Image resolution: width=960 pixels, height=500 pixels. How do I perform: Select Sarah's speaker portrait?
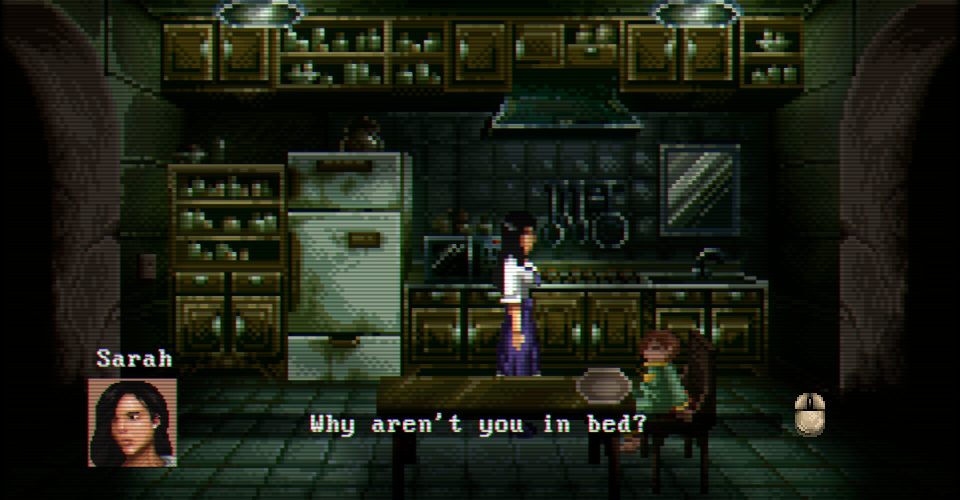[x=132, y=421]
